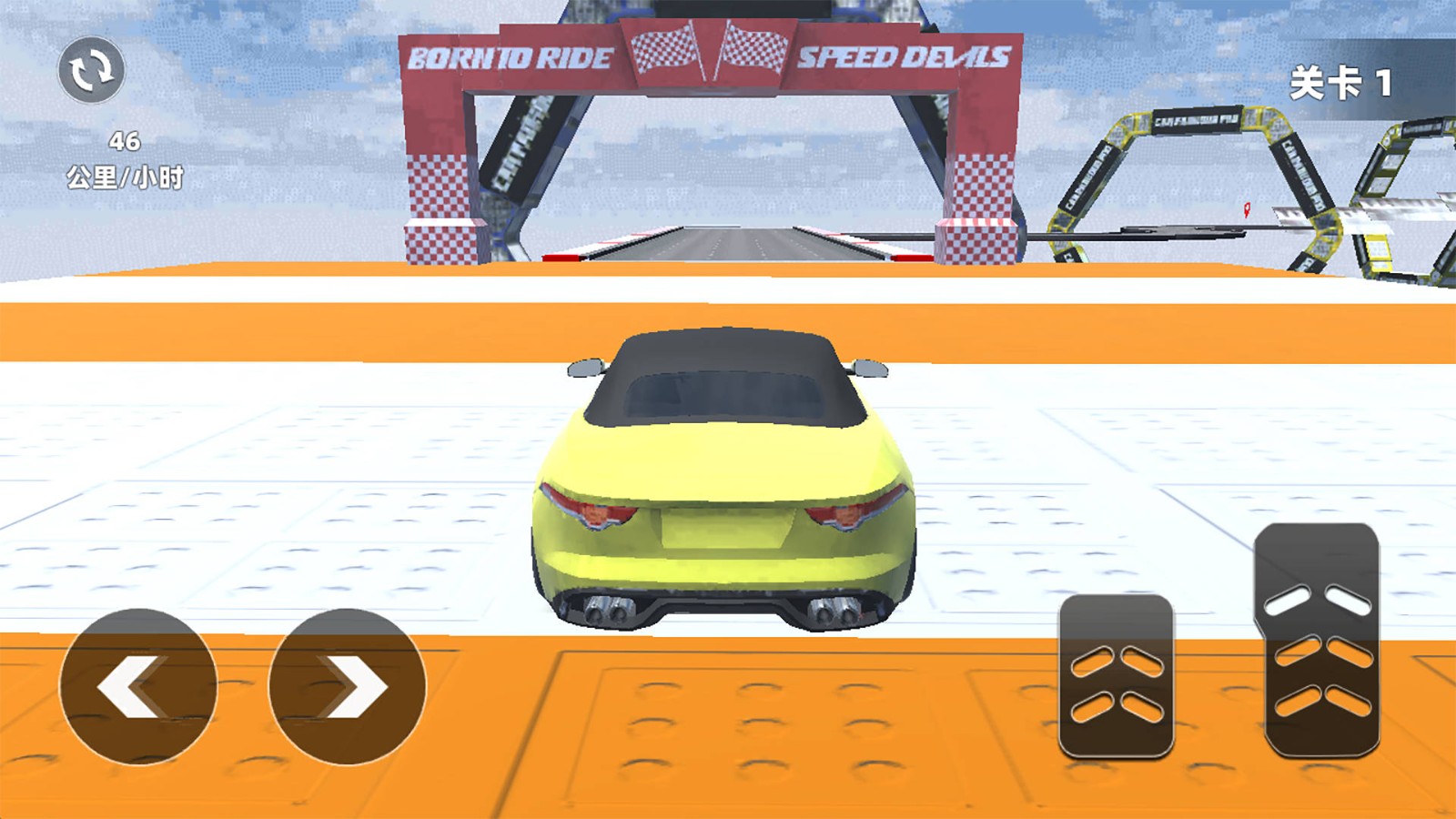Screen dimensions: 1456x819
Task: Step on the tall accelerator pedal
Action: click(x=1319, y=640)
